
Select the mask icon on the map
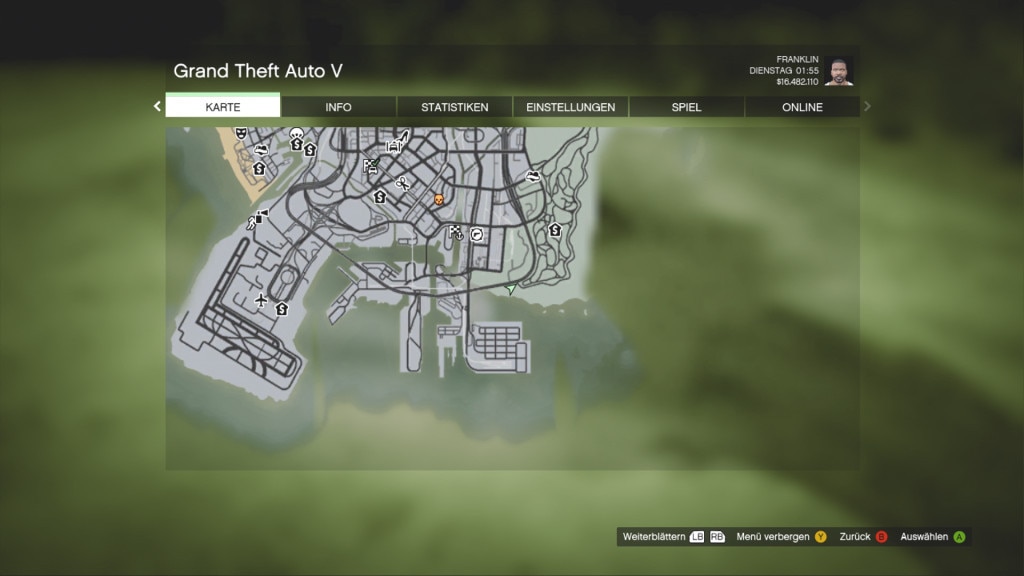tap(241, 133)
